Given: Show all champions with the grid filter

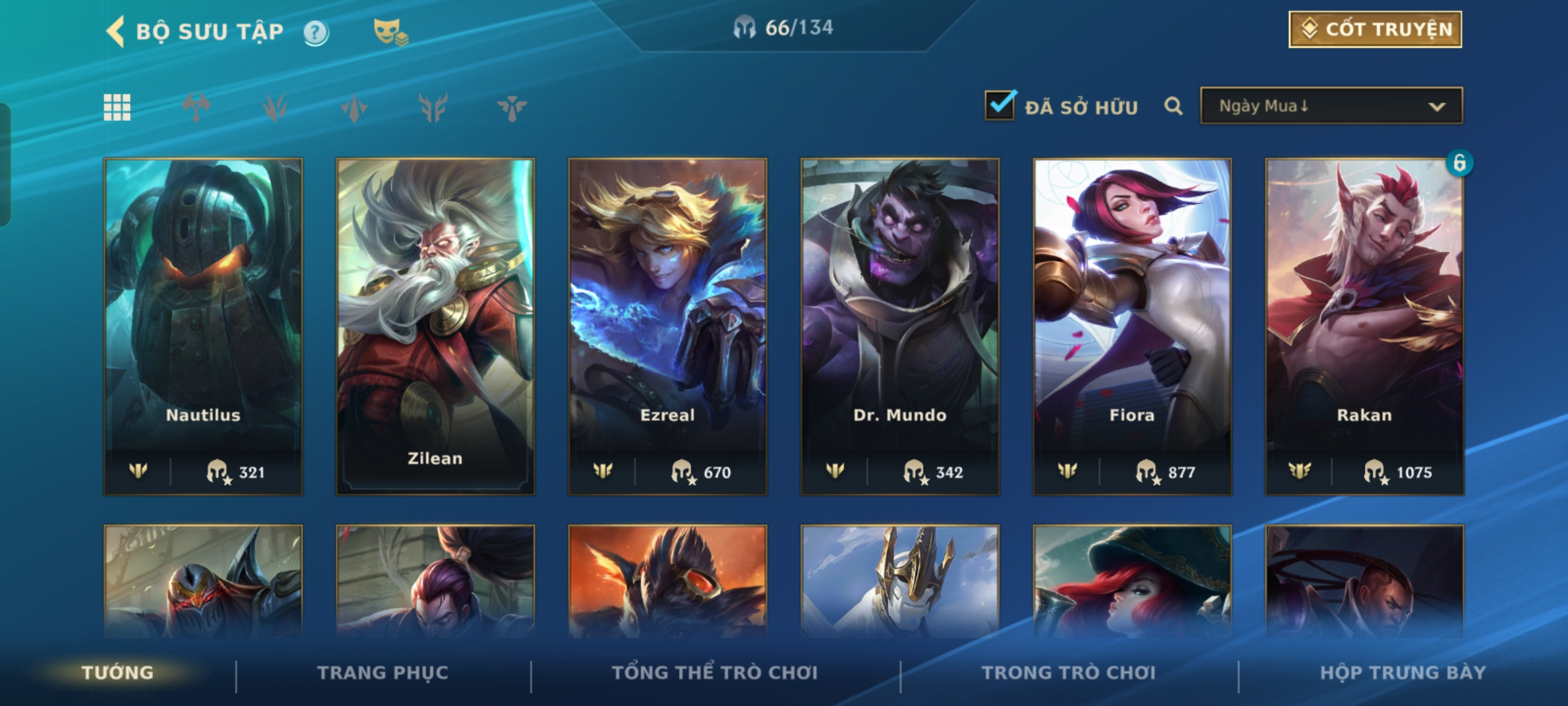Looking at the screenshot, I should [117, 107].
